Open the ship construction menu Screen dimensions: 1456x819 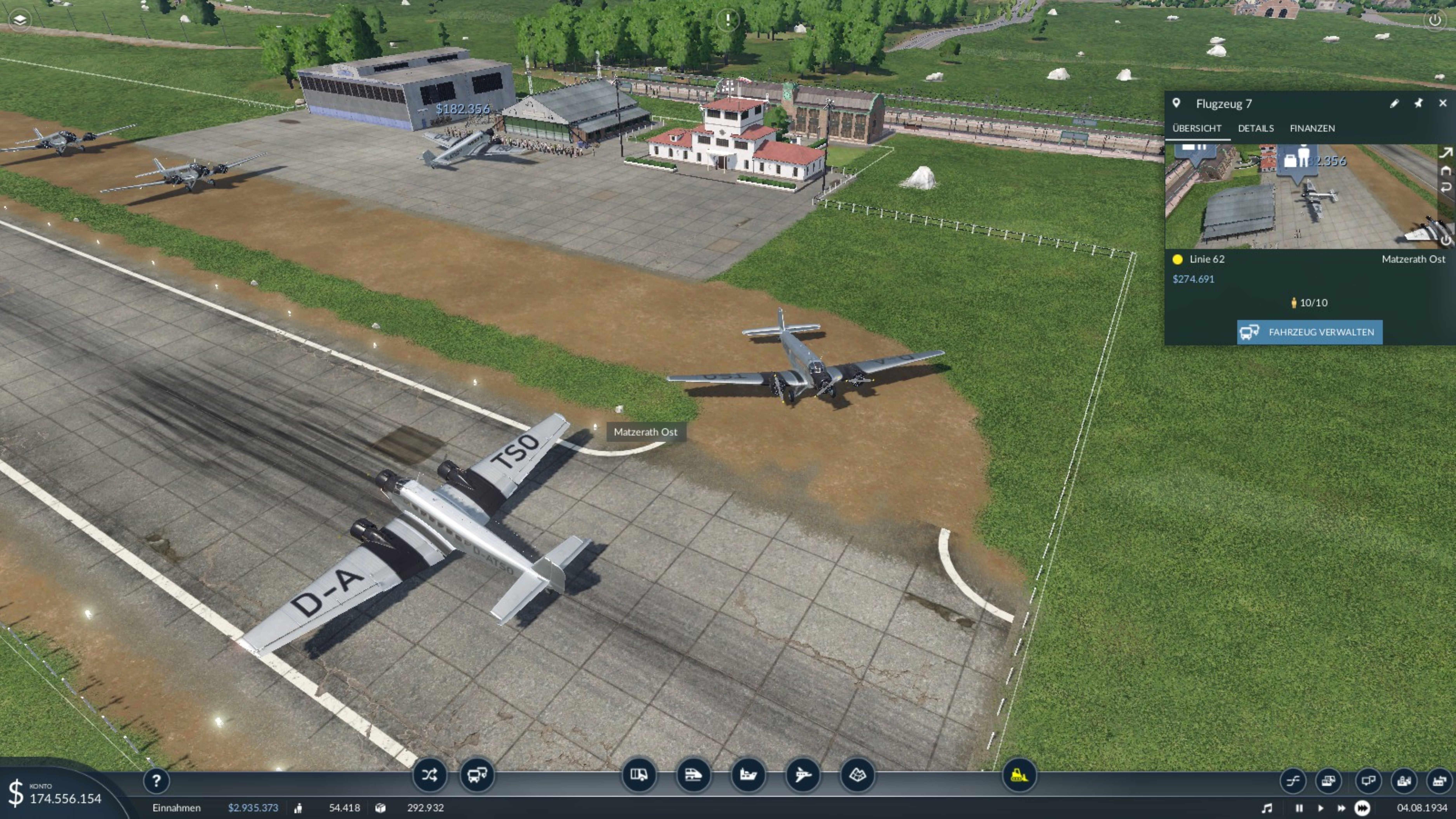[748, 775]
